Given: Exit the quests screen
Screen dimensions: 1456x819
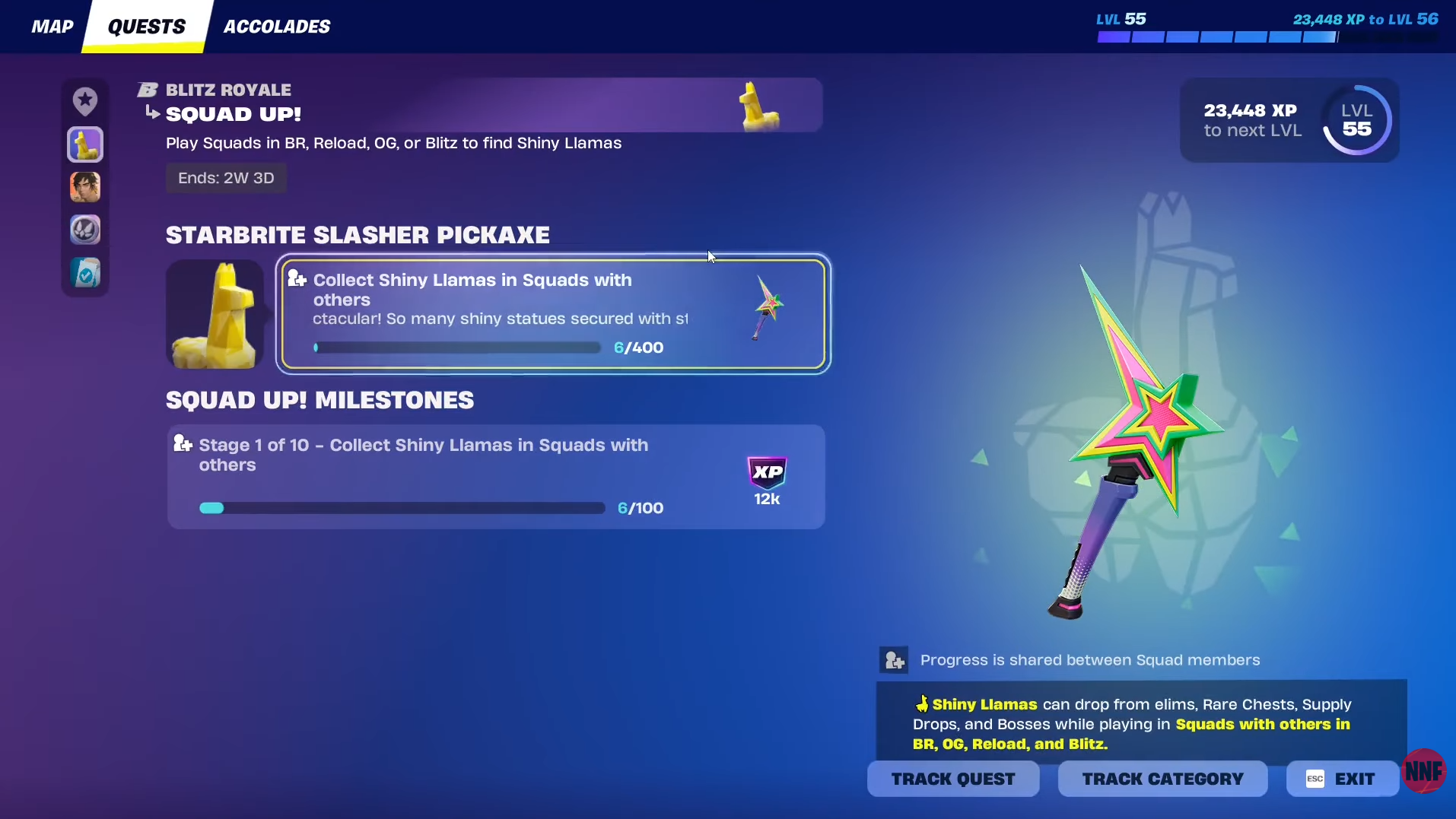Looking at the screenshot, I should click(1342, 779).
